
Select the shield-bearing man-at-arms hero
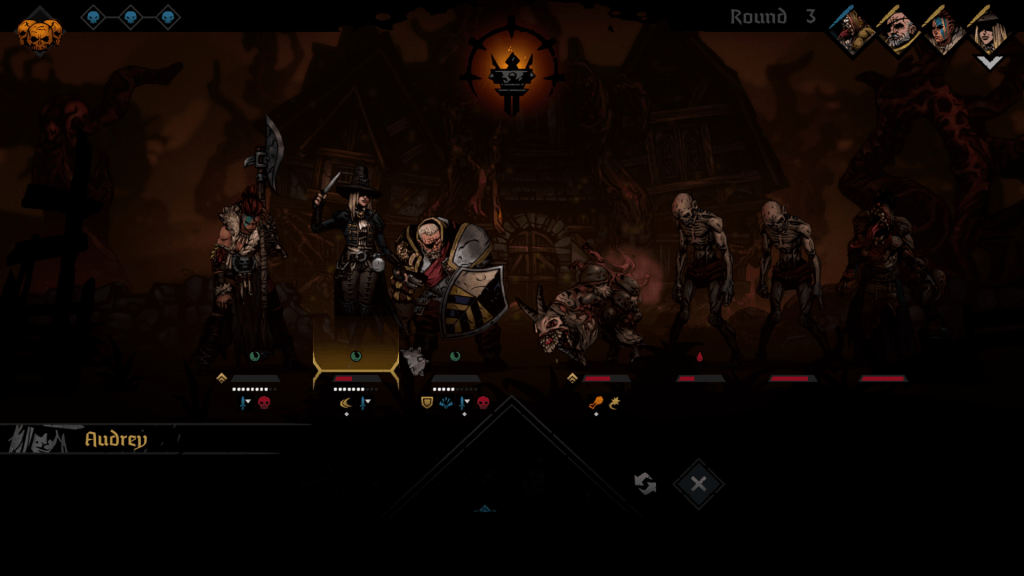tap(452, 285)
